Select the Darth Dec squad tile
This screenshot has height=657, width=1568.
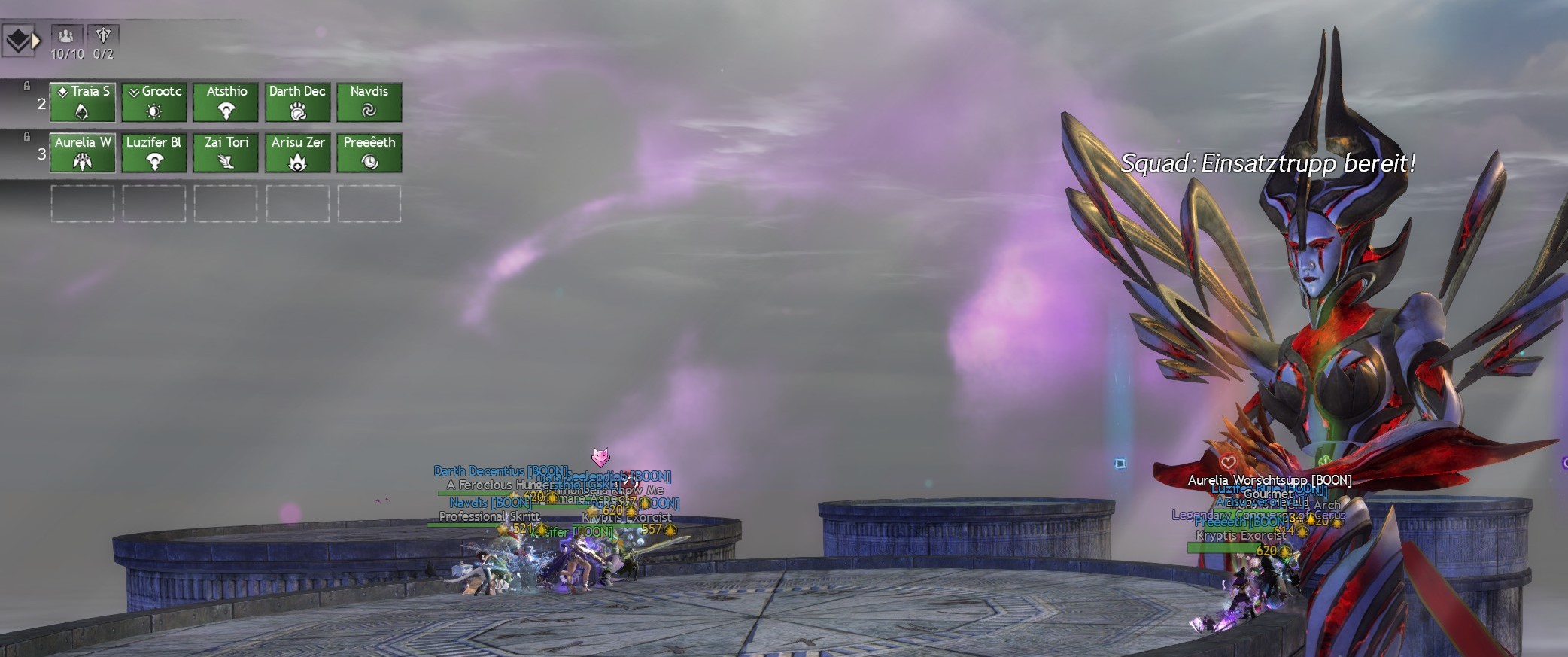[x=298, y=102]
